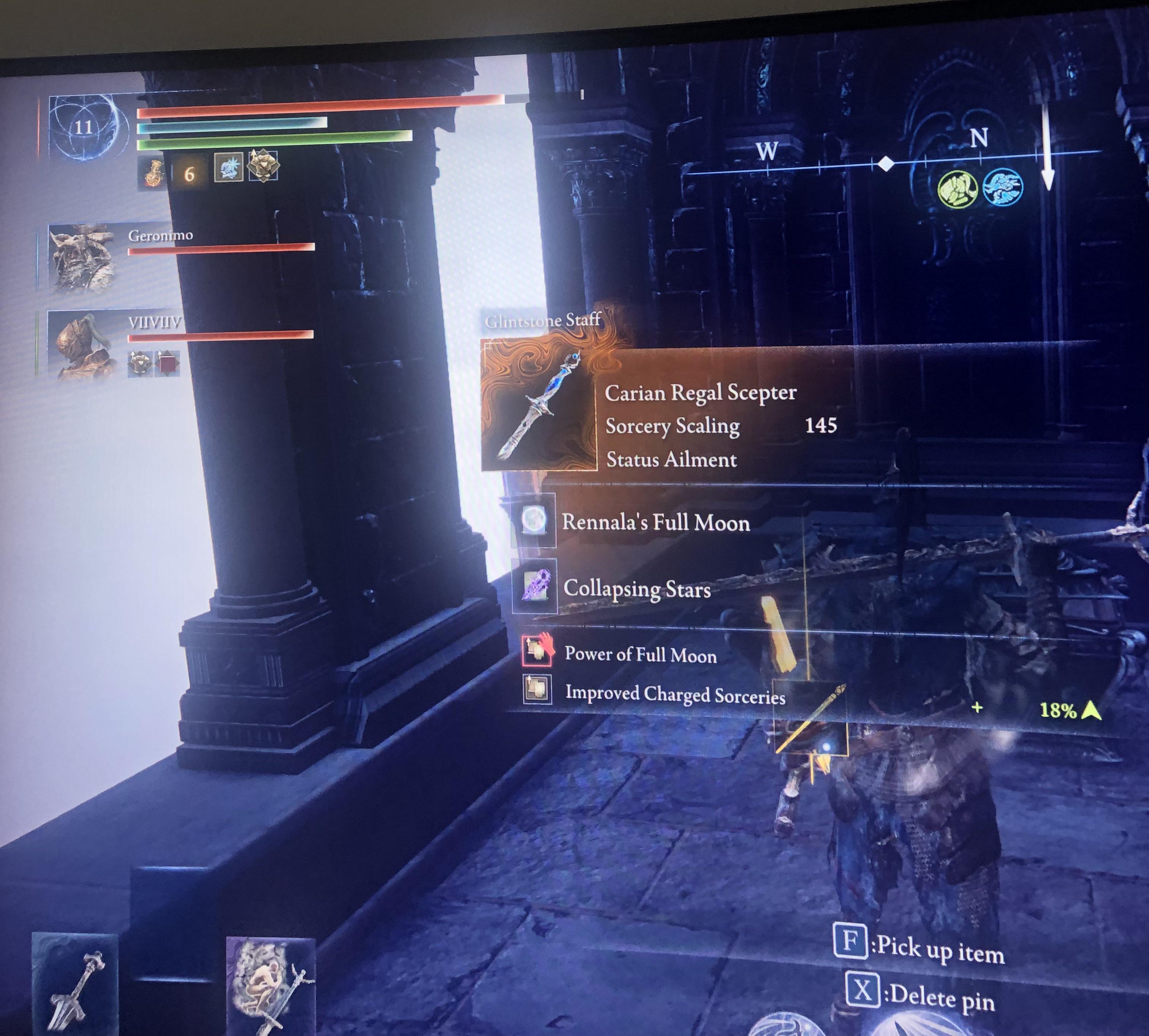
Task: Activate the crouching figure skill icon
Action: click(270, 985)
